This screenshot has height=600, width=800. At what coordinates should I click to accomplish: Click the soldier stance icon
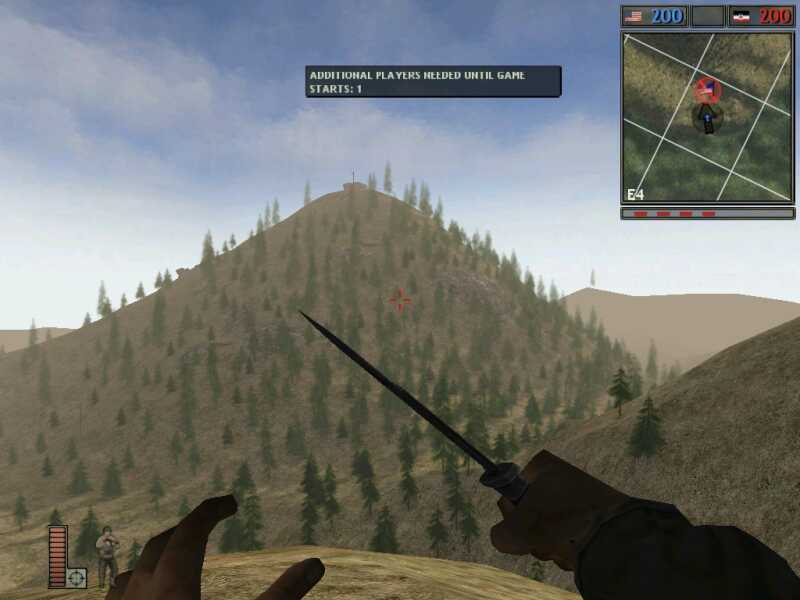[x=107, y=557]
